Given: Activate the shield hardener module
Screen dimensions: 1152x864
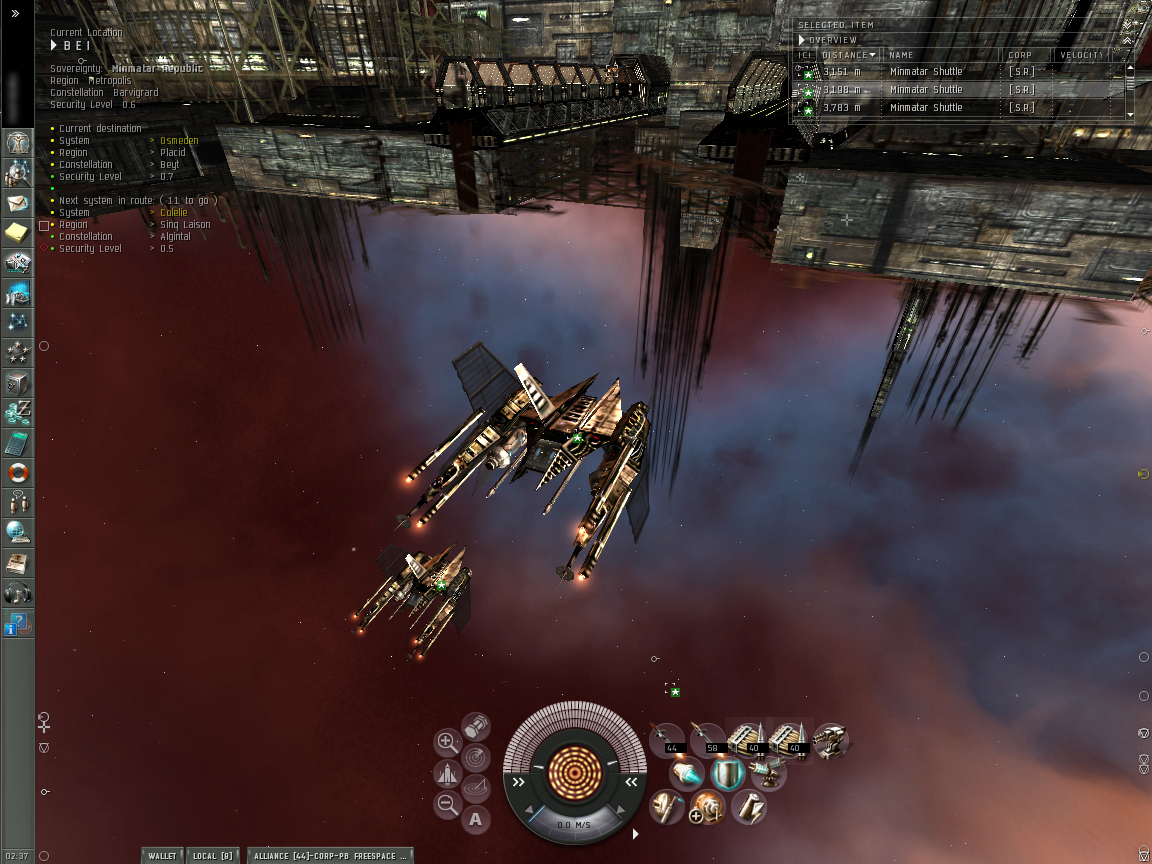Looking at the screenshot, I should pyautogui.click(x=728, y=773).
